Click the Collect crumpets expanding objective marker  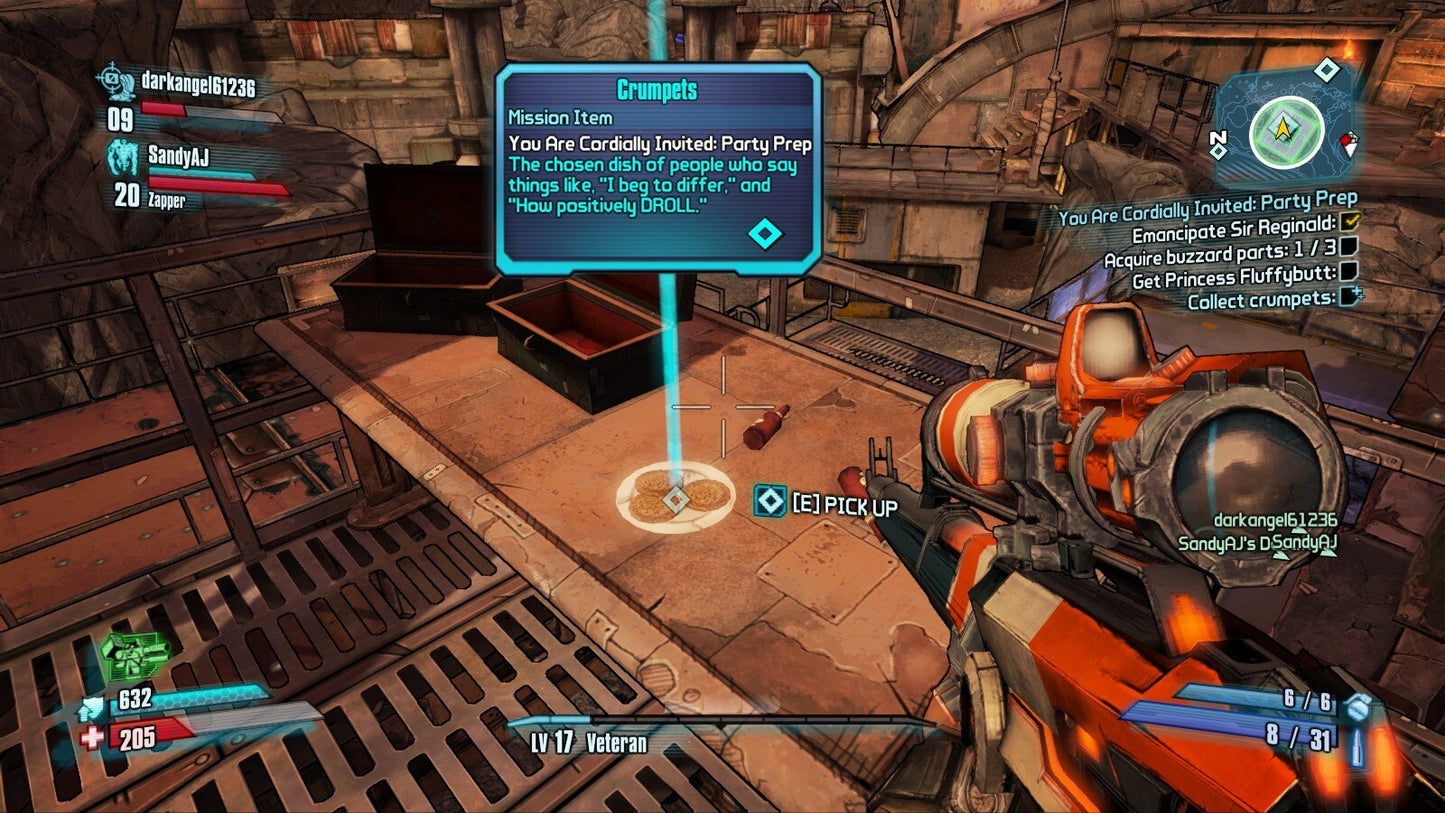click(x=1351, y=298)
